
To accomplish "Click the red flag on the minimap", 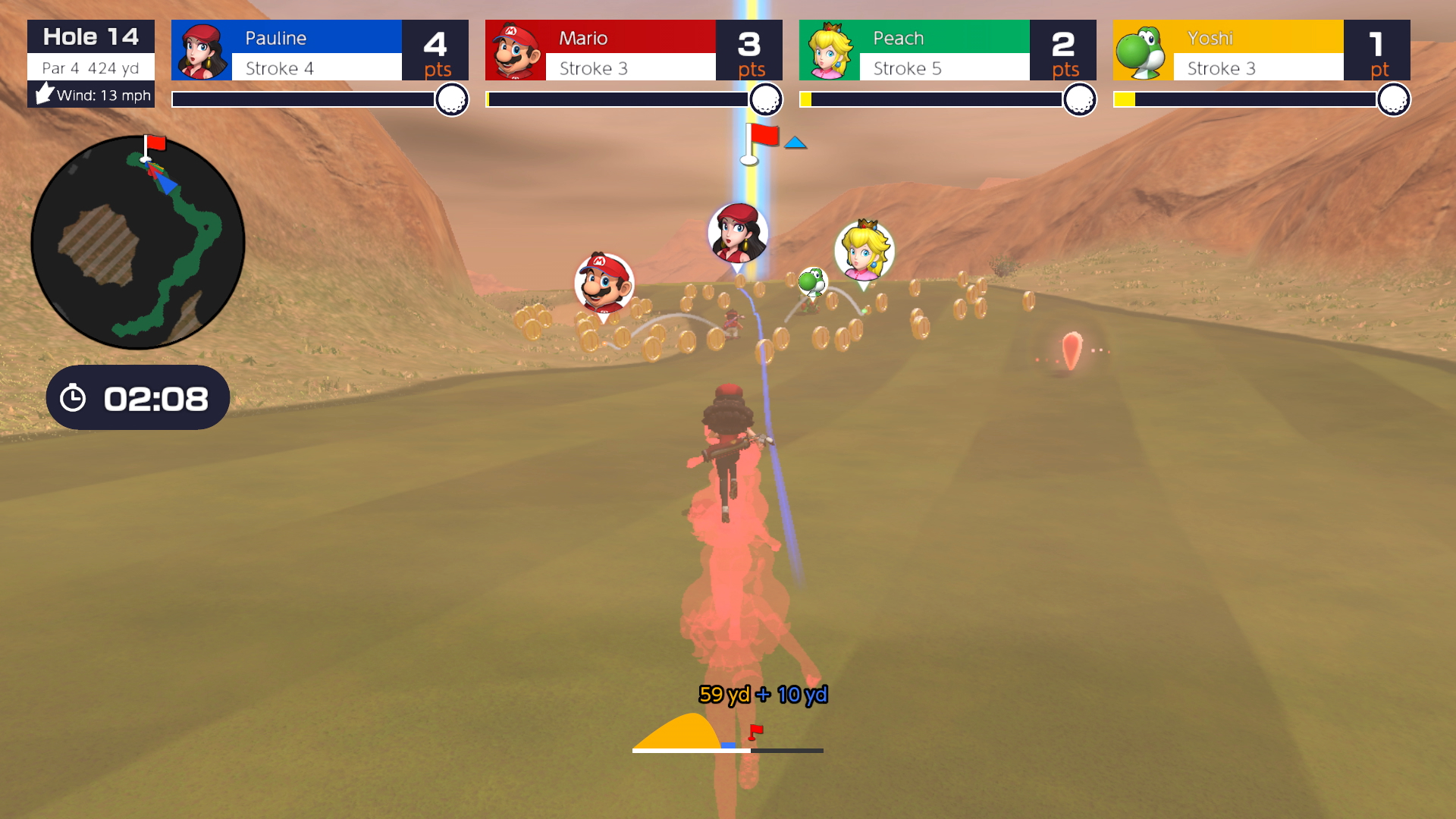I will [x=155, y=143].
